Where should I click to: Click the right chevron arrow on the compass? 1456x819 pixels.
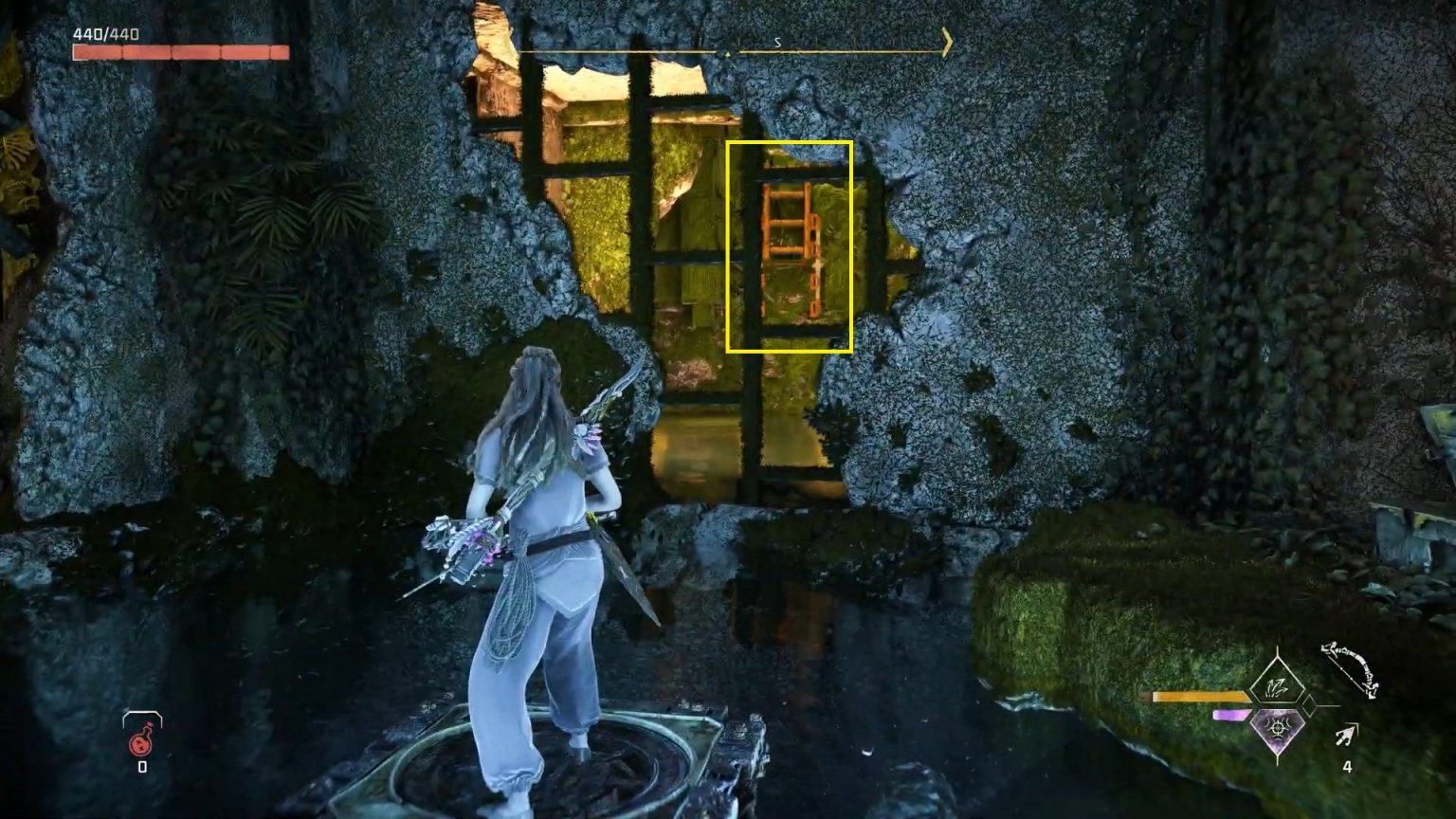tap(945, 43)
